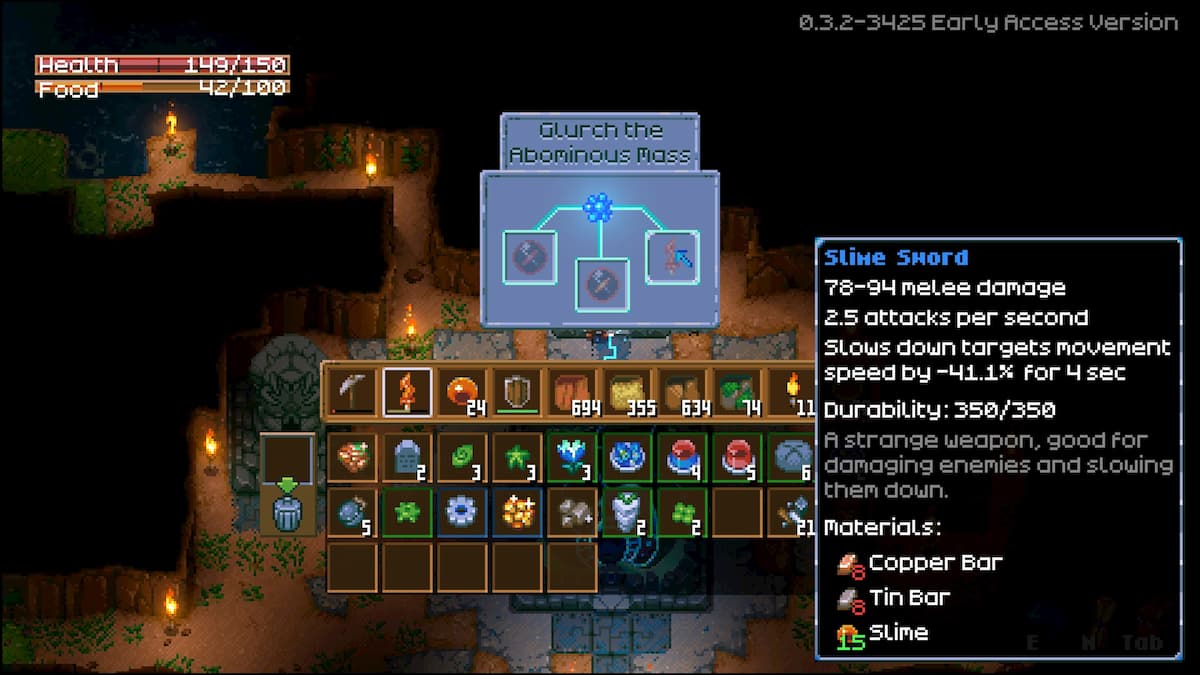
Task: Select the blue glowing flower stack
Action: pos(572,457)
